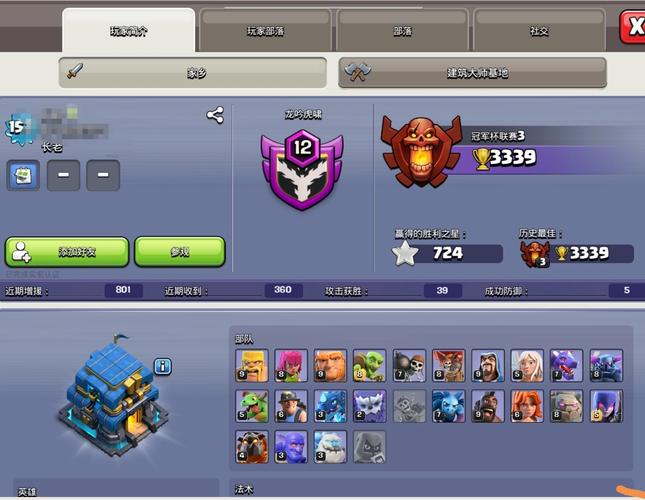Viewport: 645px width, 500px height.
Task: Select the 社交 tab
Action: pos(539,31)
